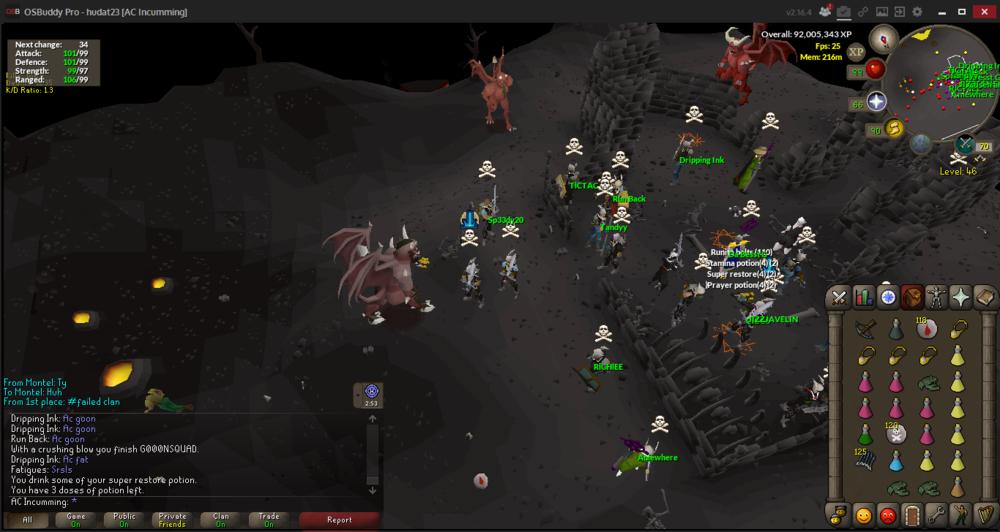1000x532 pixels.
Task: Close the OSBuddy window
Action: (x=984, y=11)
